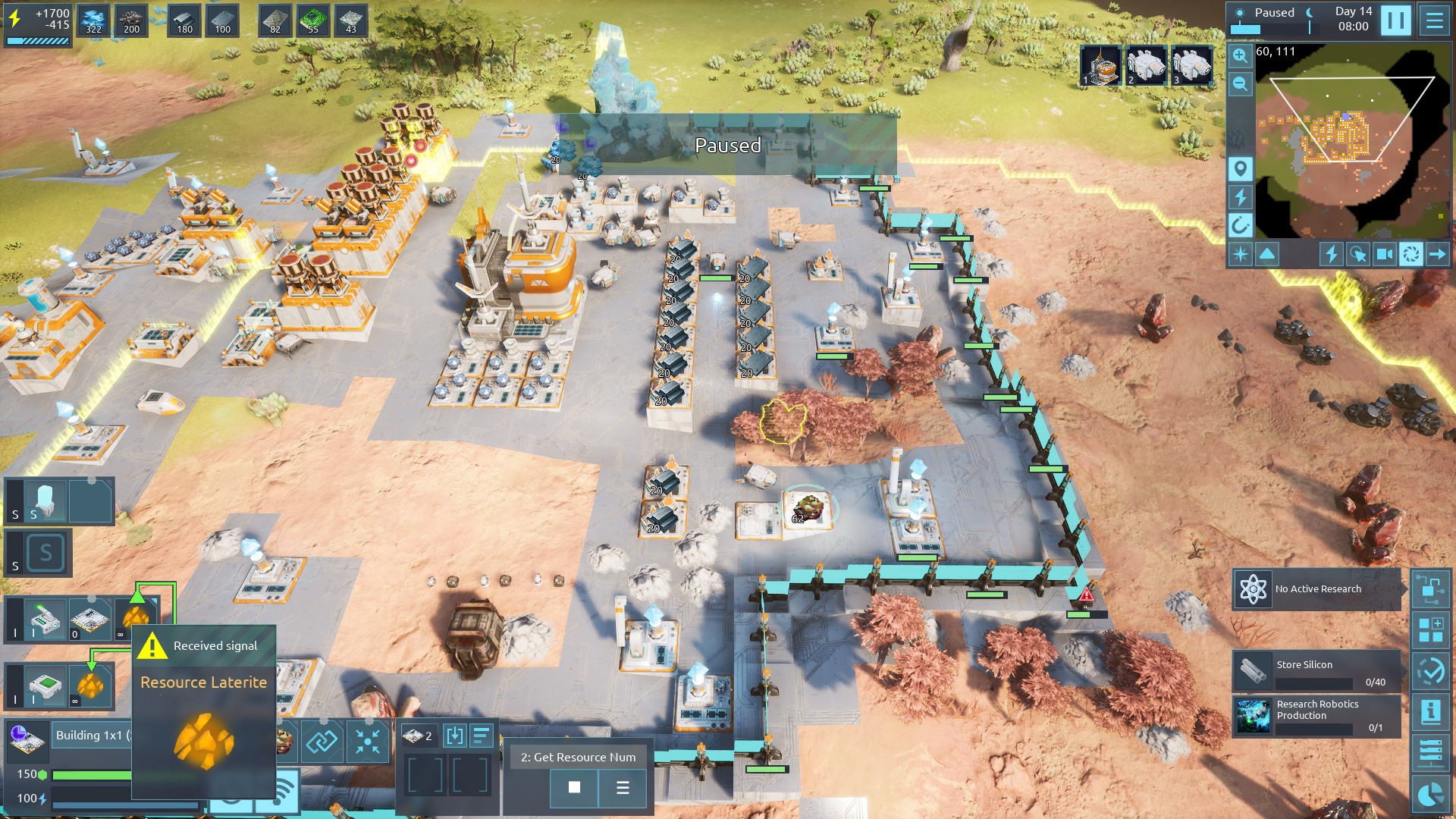Select the Research Robotics Production objective
This screenshot has height=819, width=1456.
pos(1316,716)
